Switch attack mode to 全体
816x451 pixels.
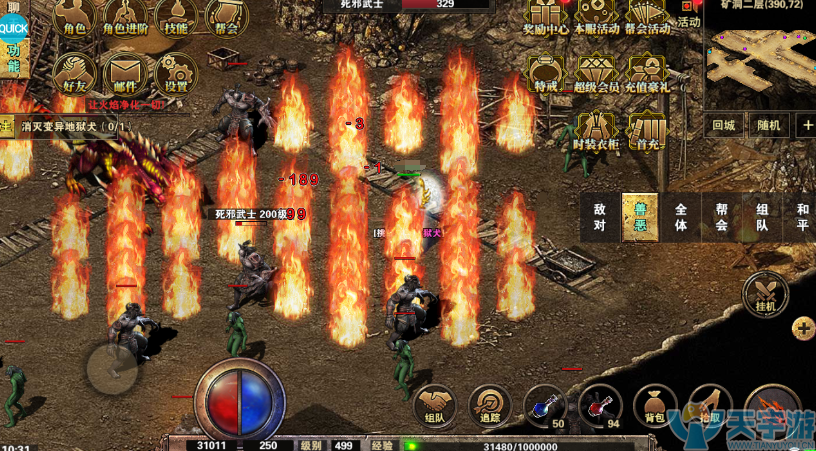(681, 217)
